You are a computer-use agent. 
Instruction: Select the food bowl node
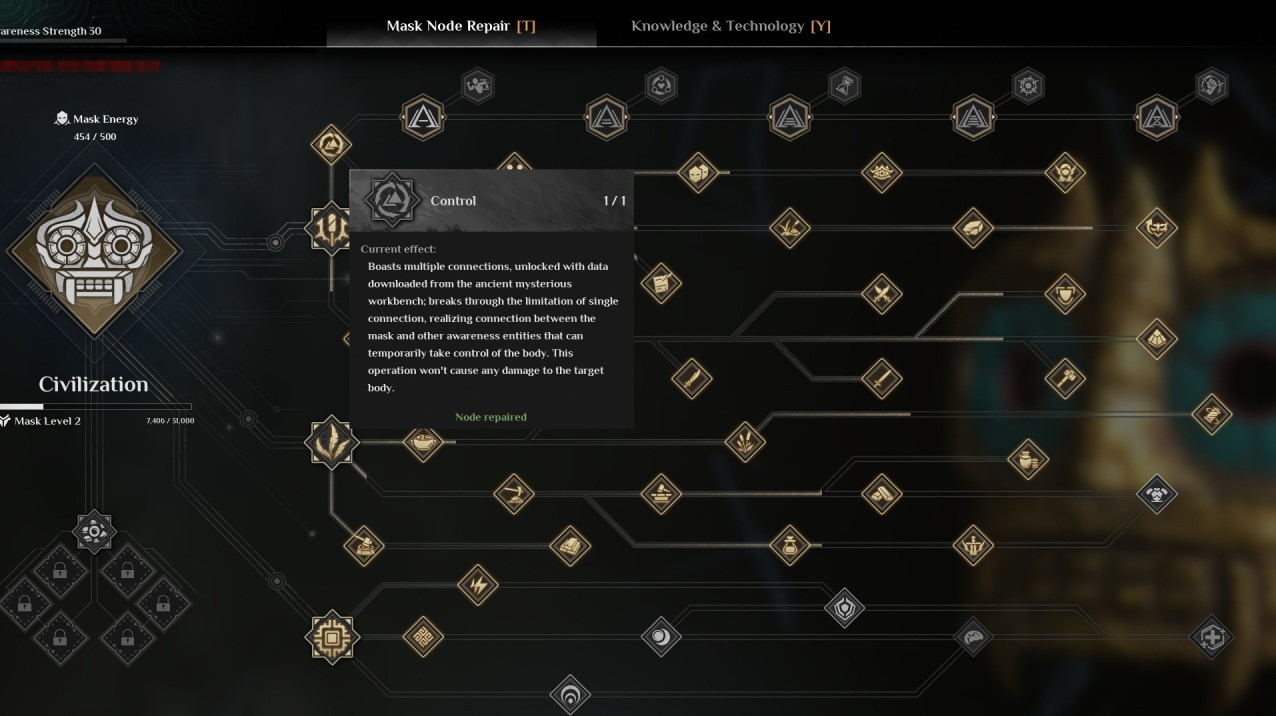[x=423, y=441]
